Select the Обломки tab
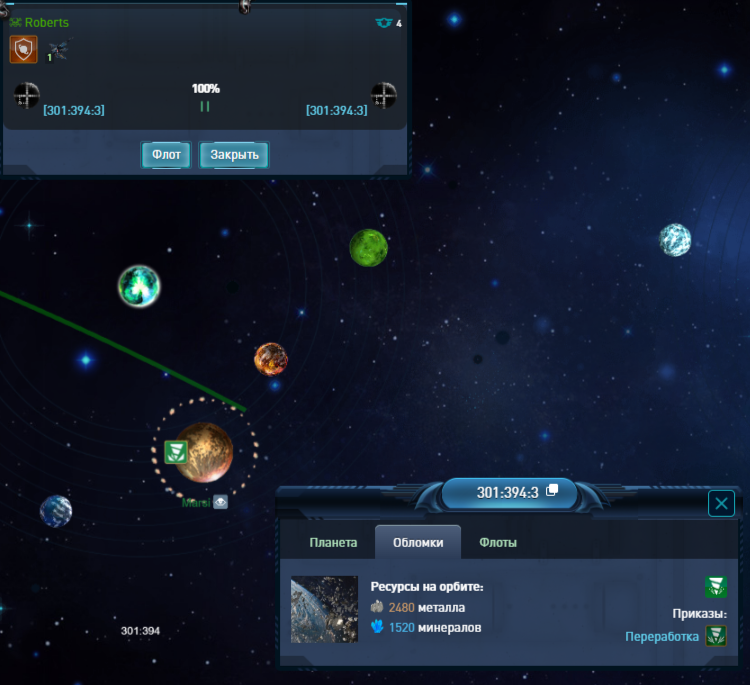Viewport: 750px width, 685px height. [x=418, y=542]
